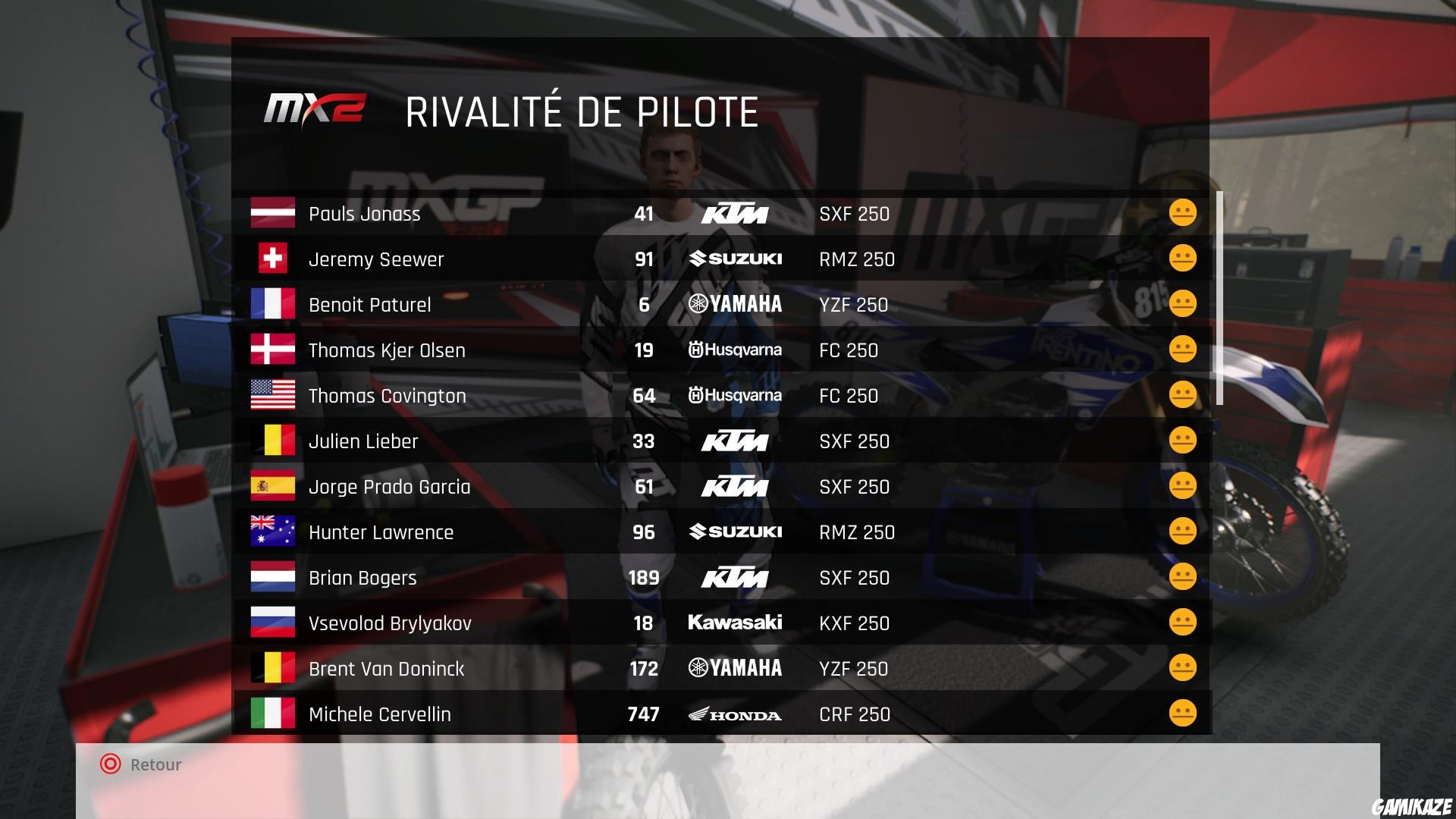This screenshot has width=1456, height=819.
Task: Select the KTM manufacturer logo next to Pauls Jonass
Action: tap(735, 214)
